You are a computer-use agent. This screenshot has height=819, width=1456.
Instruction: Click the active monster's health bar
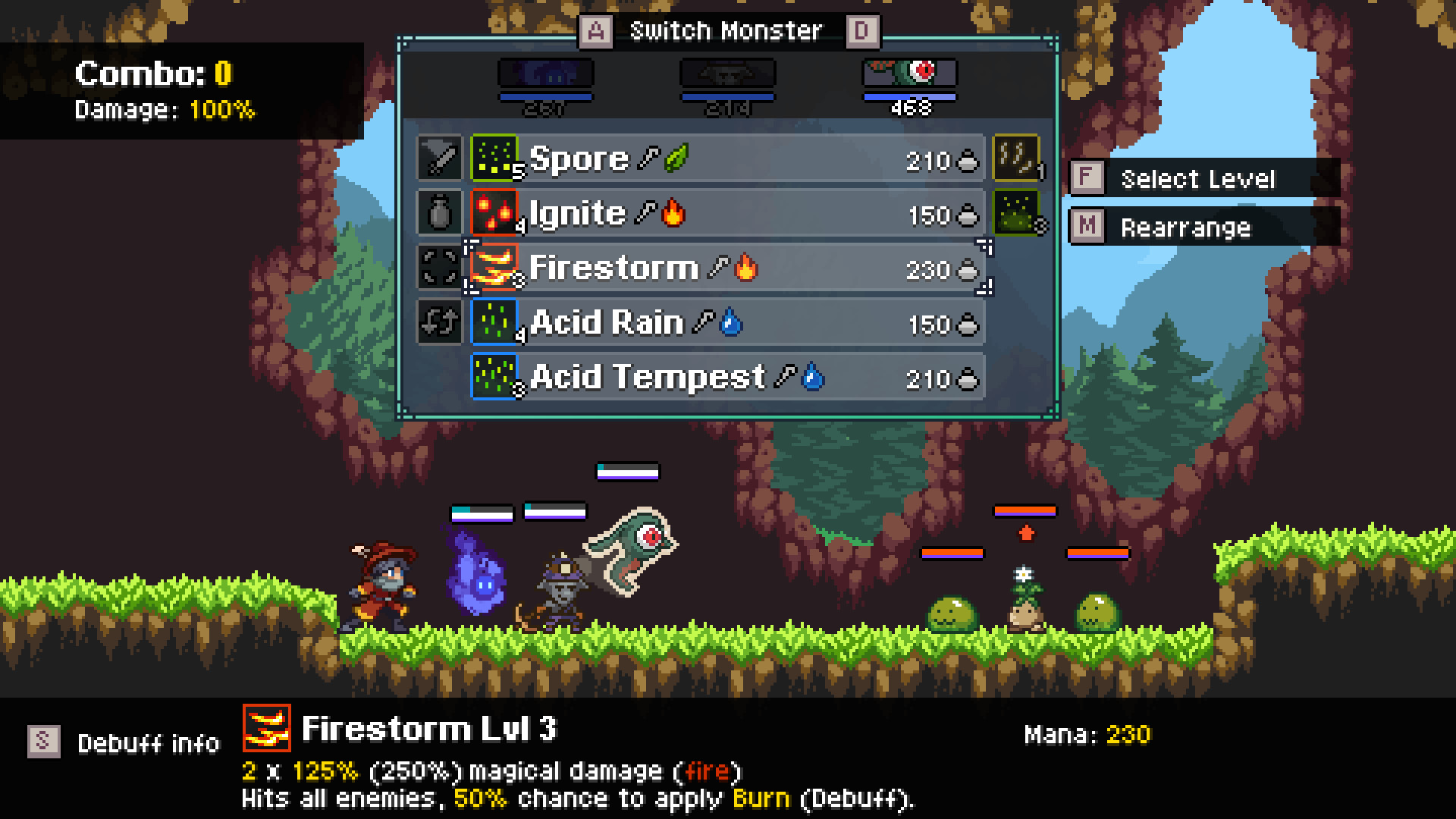pos(909,97)
